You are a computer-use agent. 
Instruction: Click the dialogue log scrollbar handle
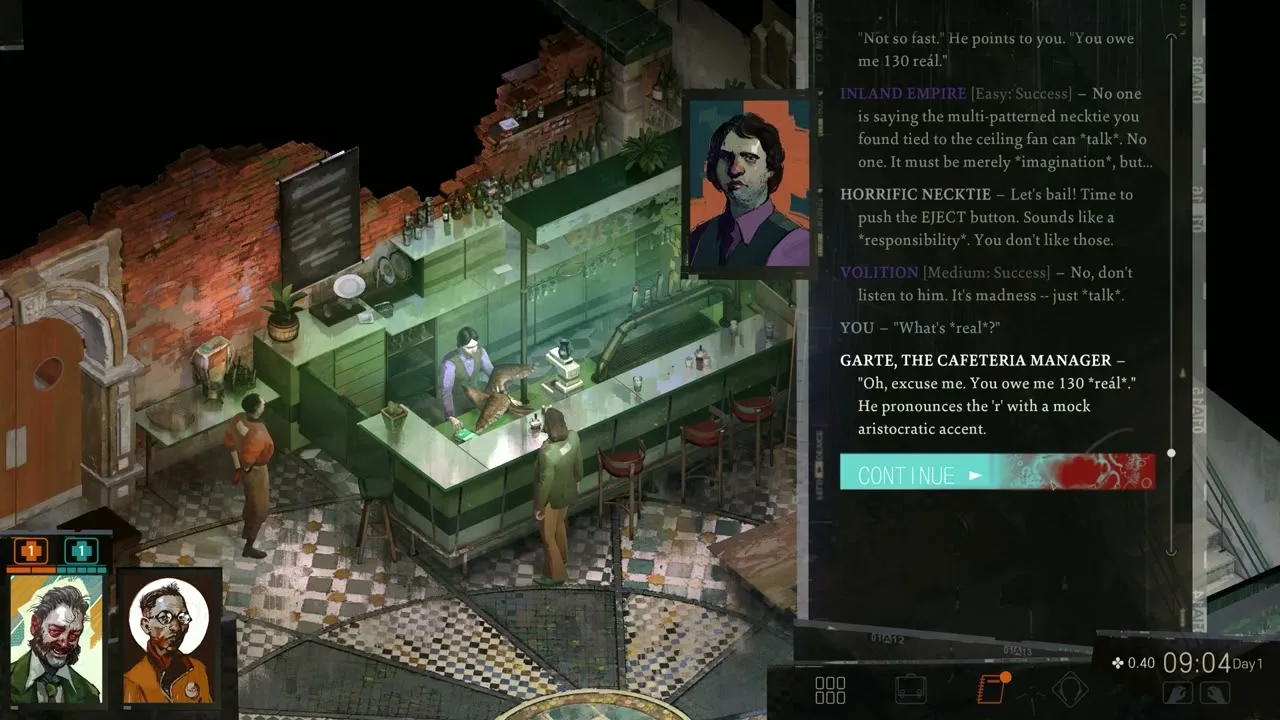click(1171, 453)
